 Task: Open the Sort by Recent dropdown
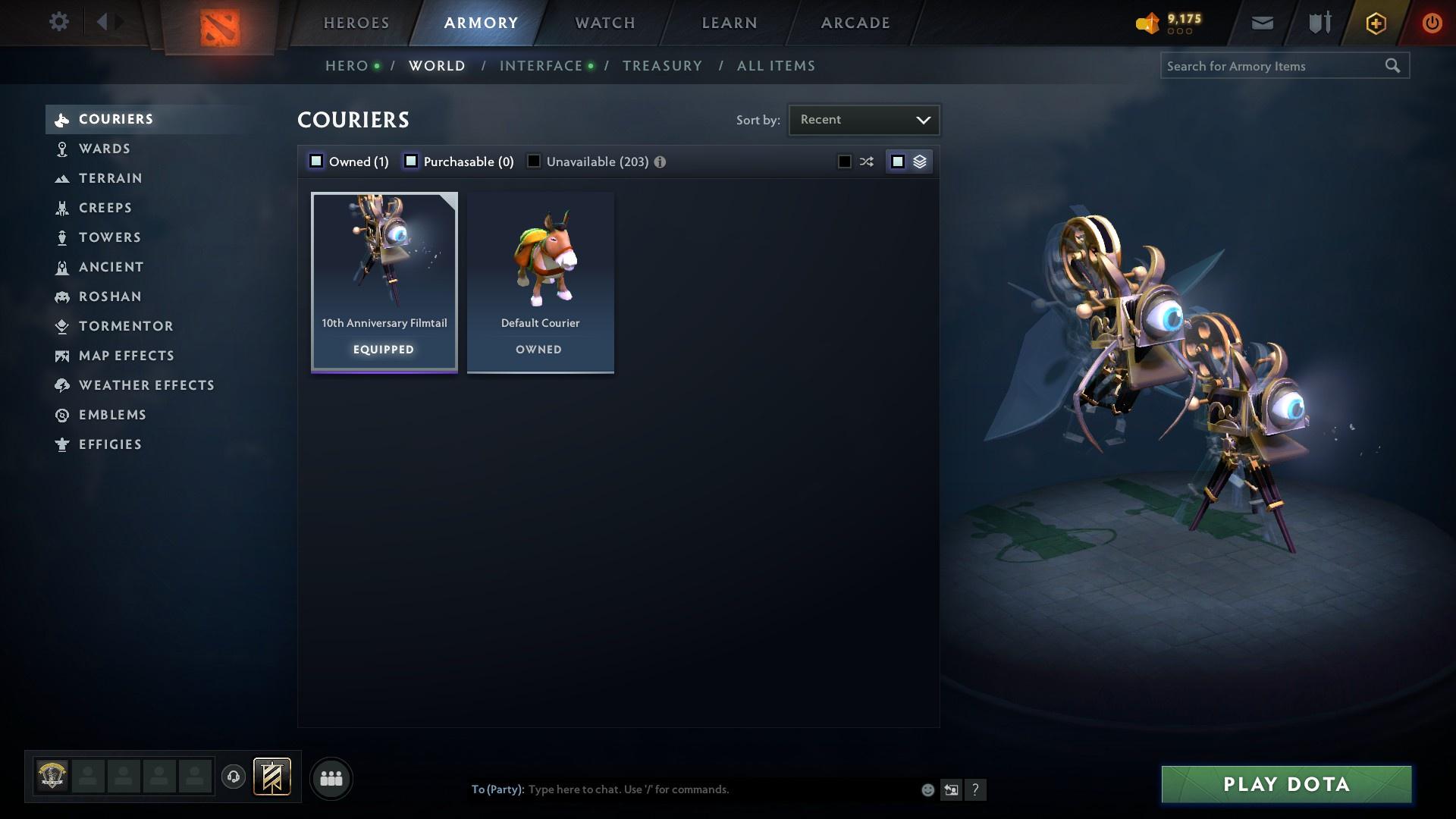pos(864,119)
